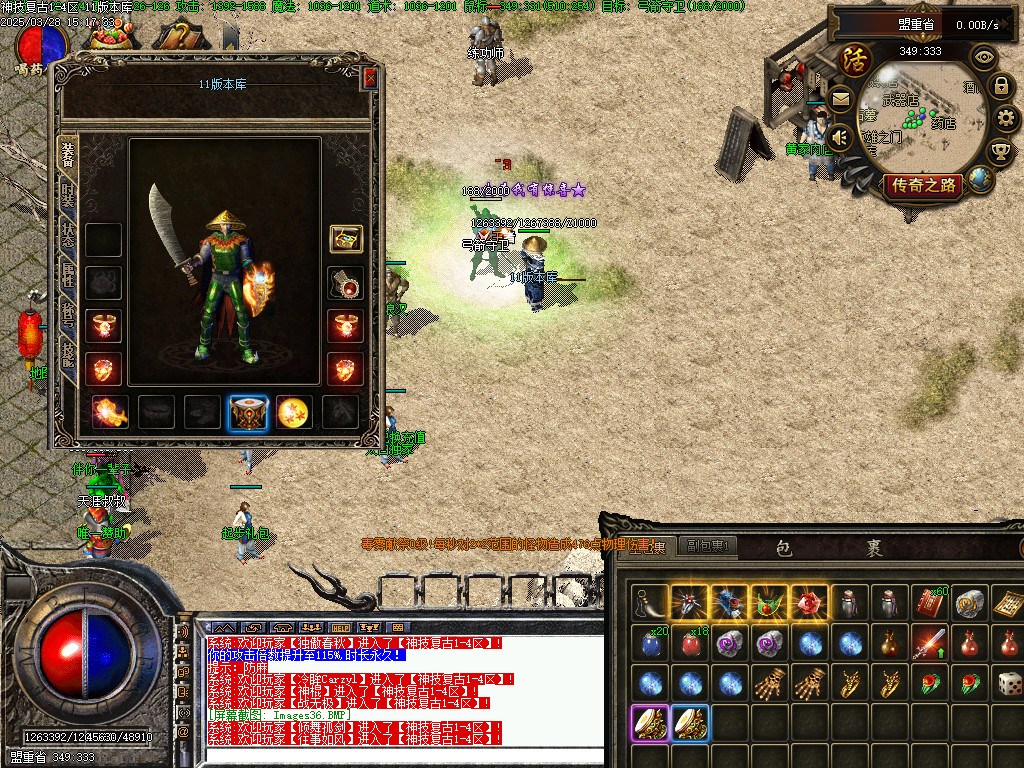Select the equipped drum slot highlighted in blue

pyautogui.click(x=247, y=412)
